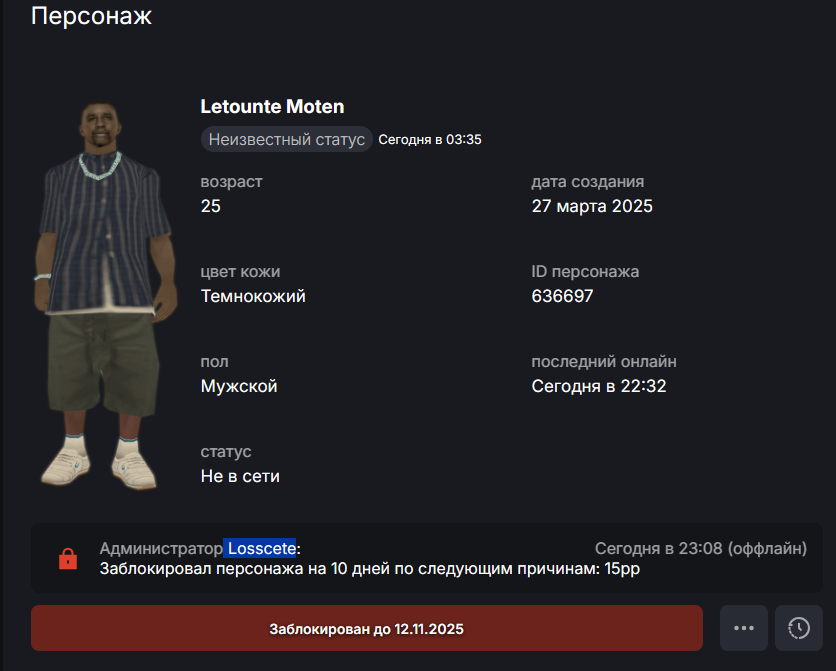Select the "Неизвестный статус" status badge

click(x=287, y=139)
